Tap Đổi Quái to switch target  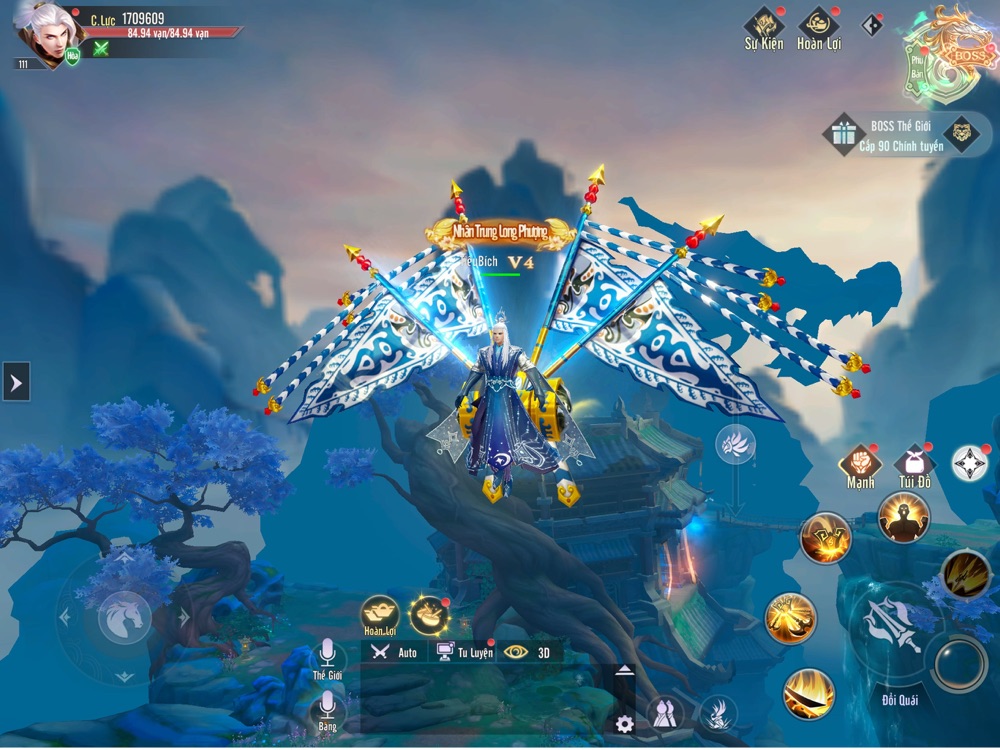pyautogui.click(x=900, y=698)
